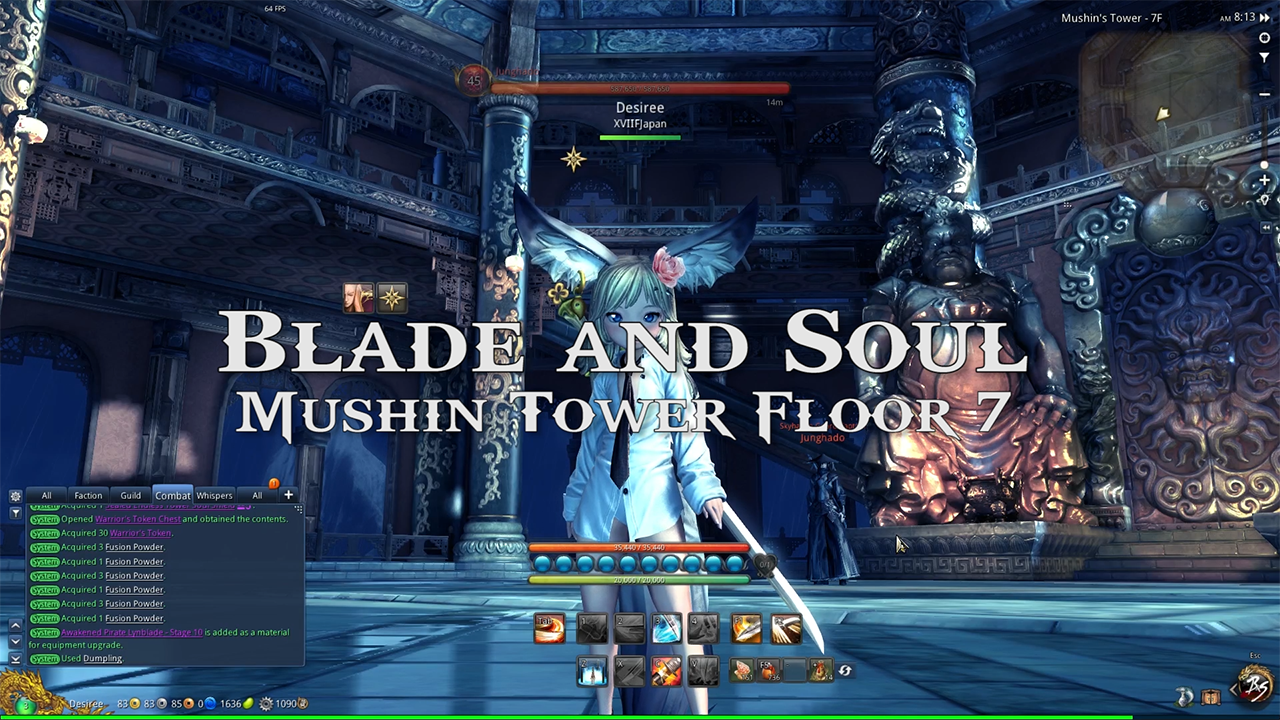1280x720 pixels.
Task: Use the Dumpling consumable from quickslot
Action: coord(742,672)
